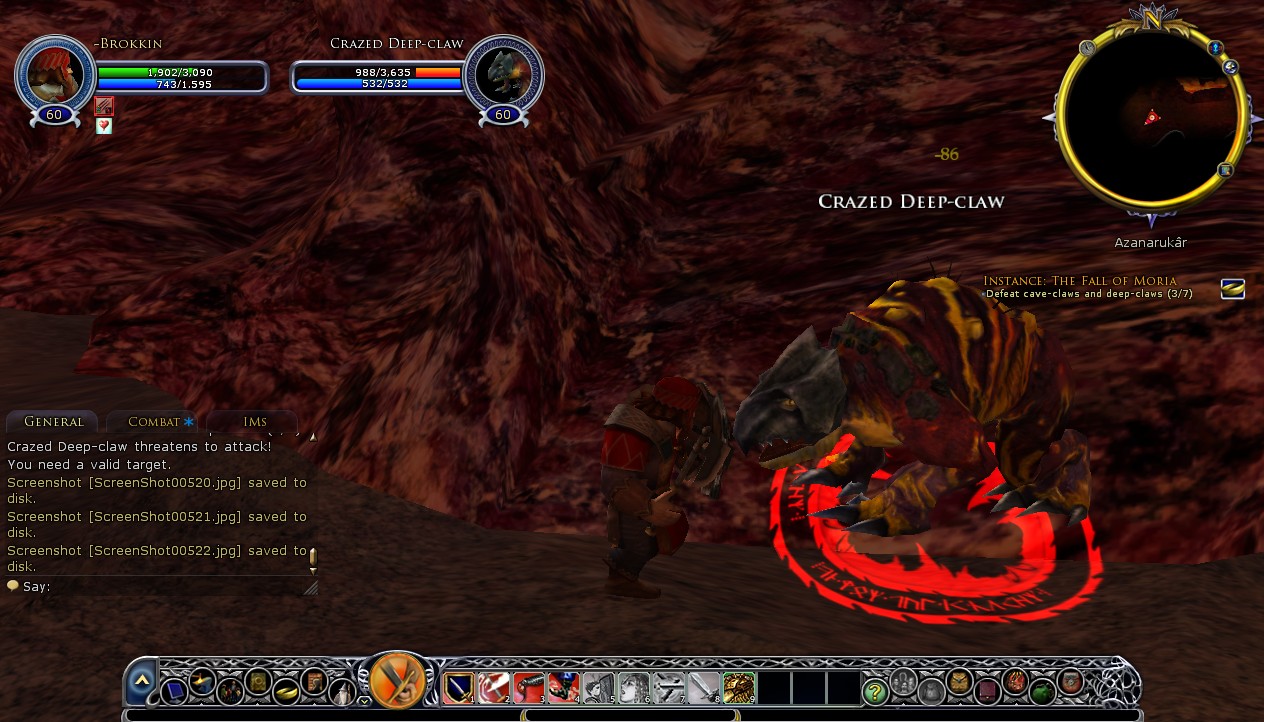The width and height of the screenshot is (1264, 722).
Task: Open the map icon on the minimap rim
Action: click(1225, 170)
